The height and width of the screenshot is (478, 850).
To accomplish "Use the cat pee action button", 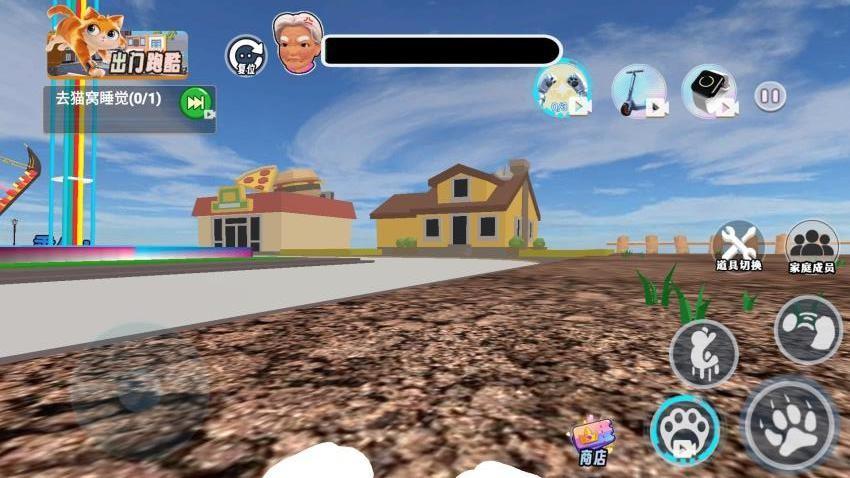I will [703, 353].
